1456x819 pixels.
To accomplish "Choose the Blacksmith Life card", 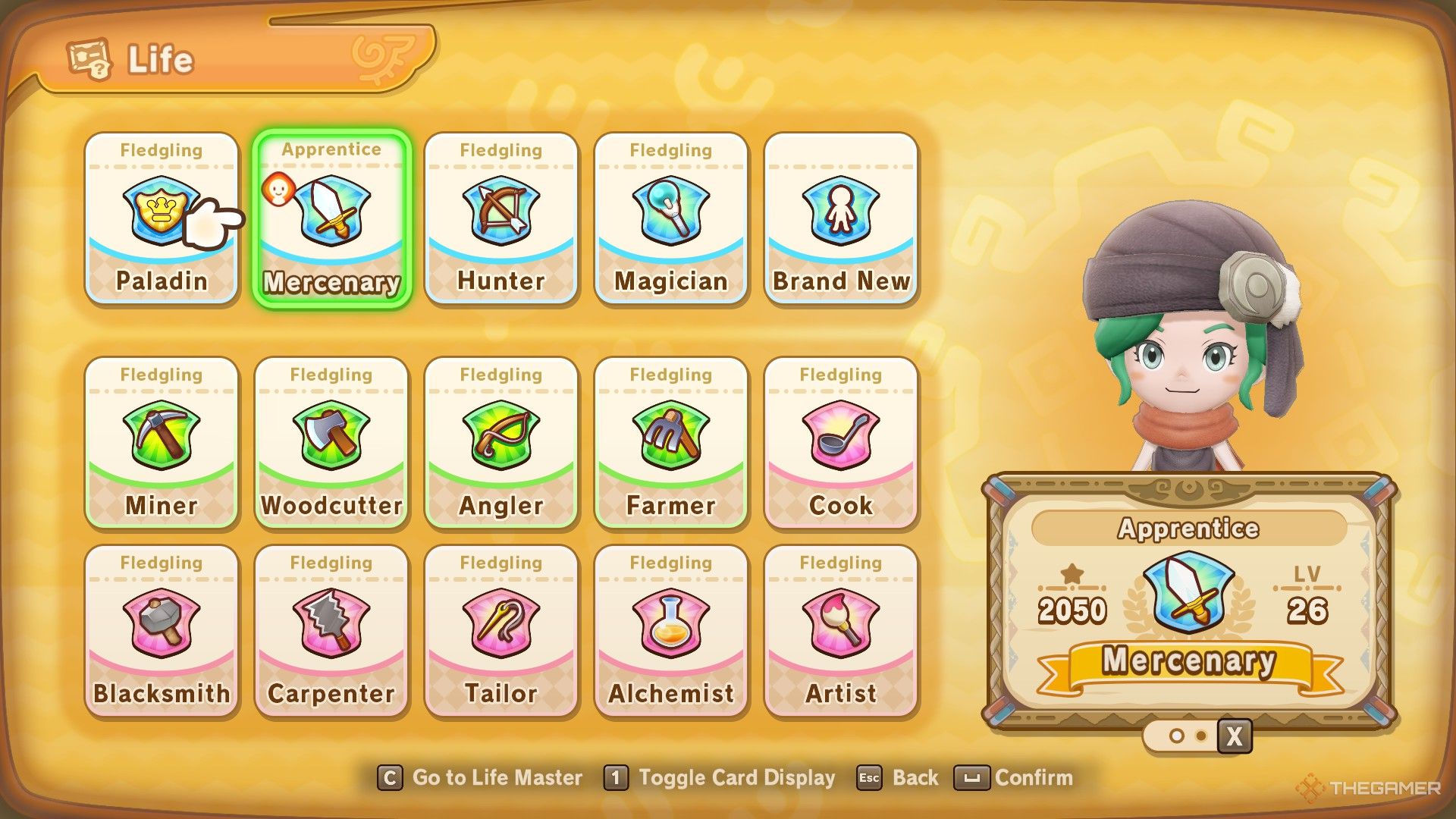I will pos(162,631).
